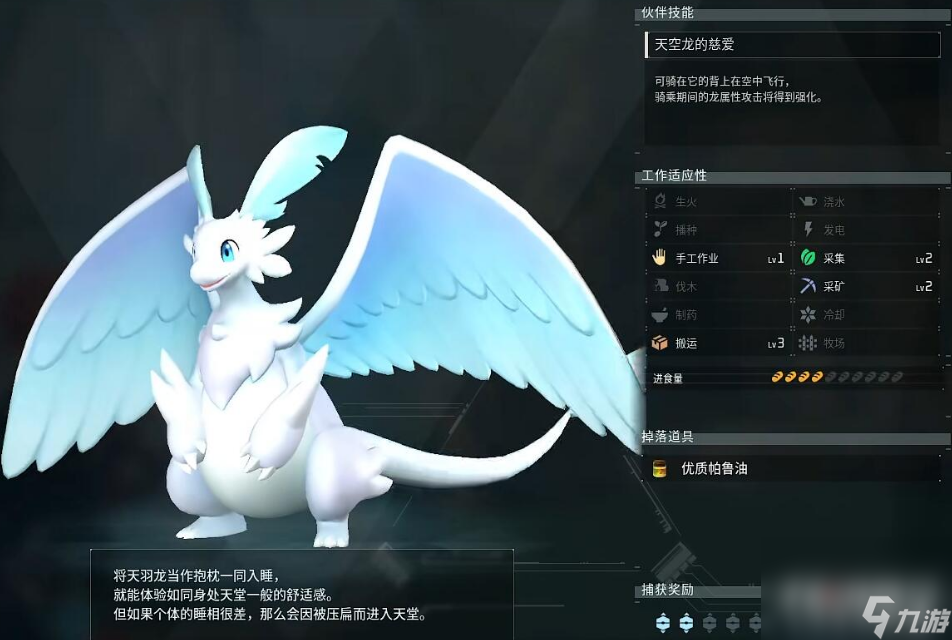
Task: Choose the 冷却 work suitability row
Action: coord(866,315)
